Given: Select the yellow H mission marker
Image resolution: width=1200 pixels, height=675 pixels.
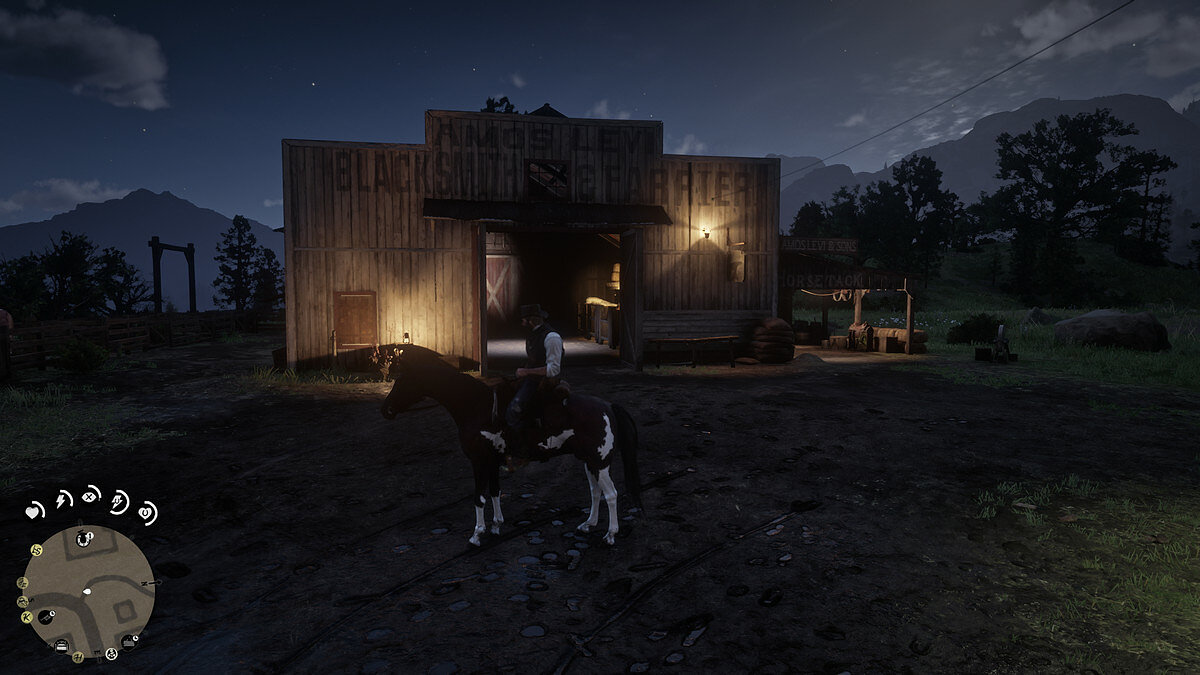Looking at the screenshot, I should [x=77, y=657].
